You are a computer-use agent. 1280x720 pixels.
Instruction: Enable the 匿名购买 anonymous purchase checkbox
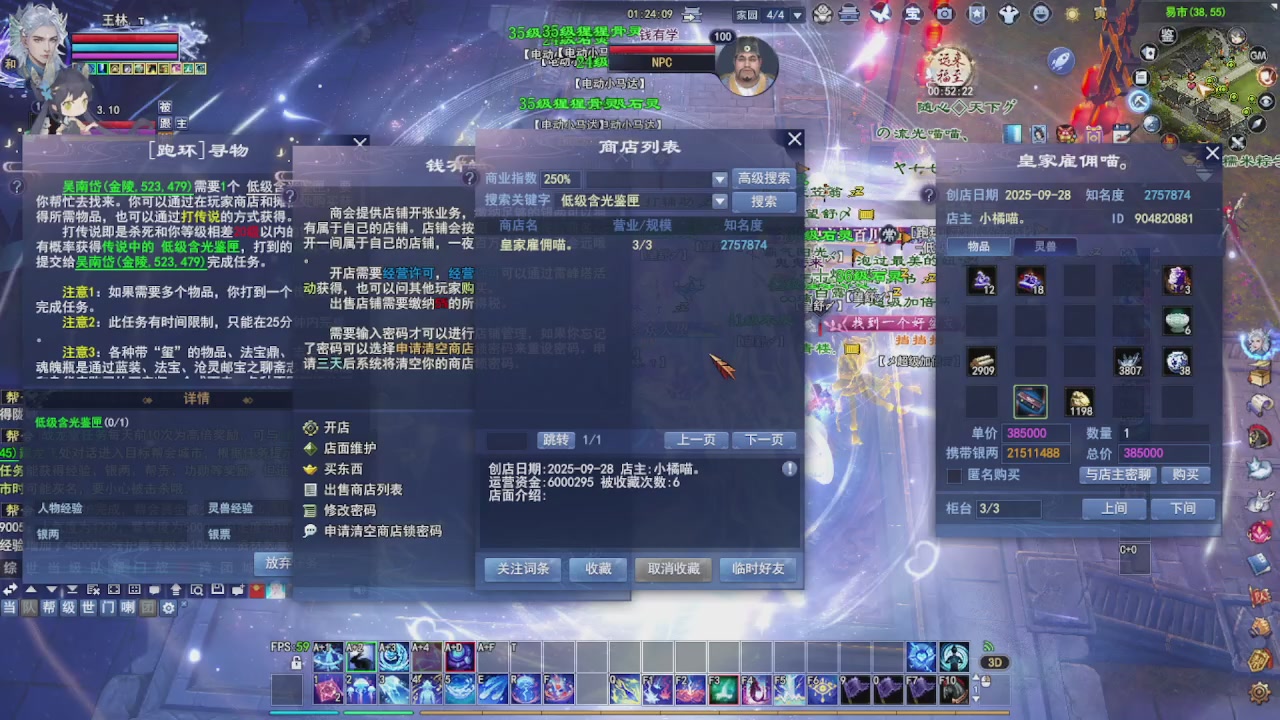point(953,475)
